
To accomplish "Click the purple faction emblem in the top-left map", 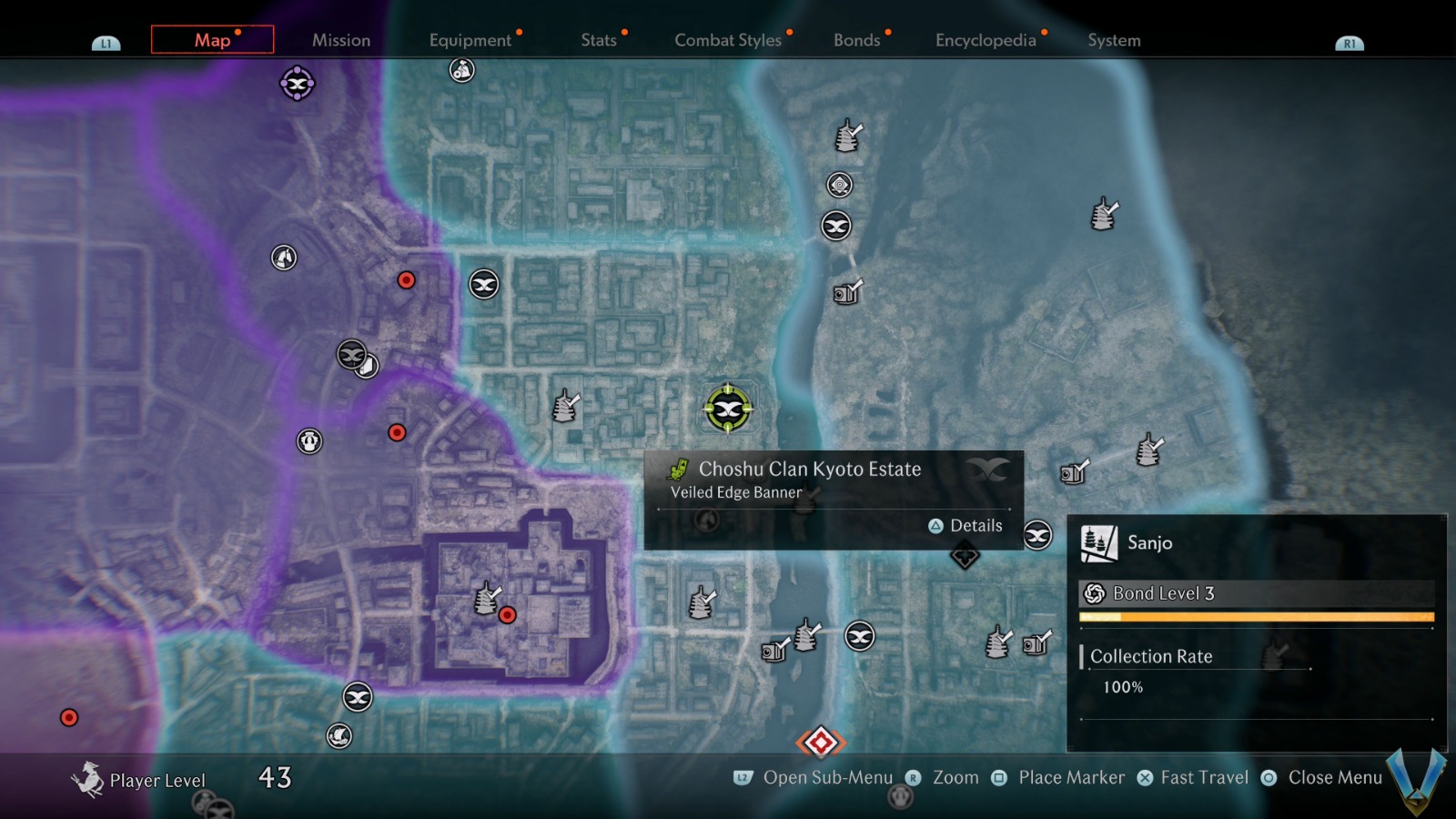I will coord(296,85).
